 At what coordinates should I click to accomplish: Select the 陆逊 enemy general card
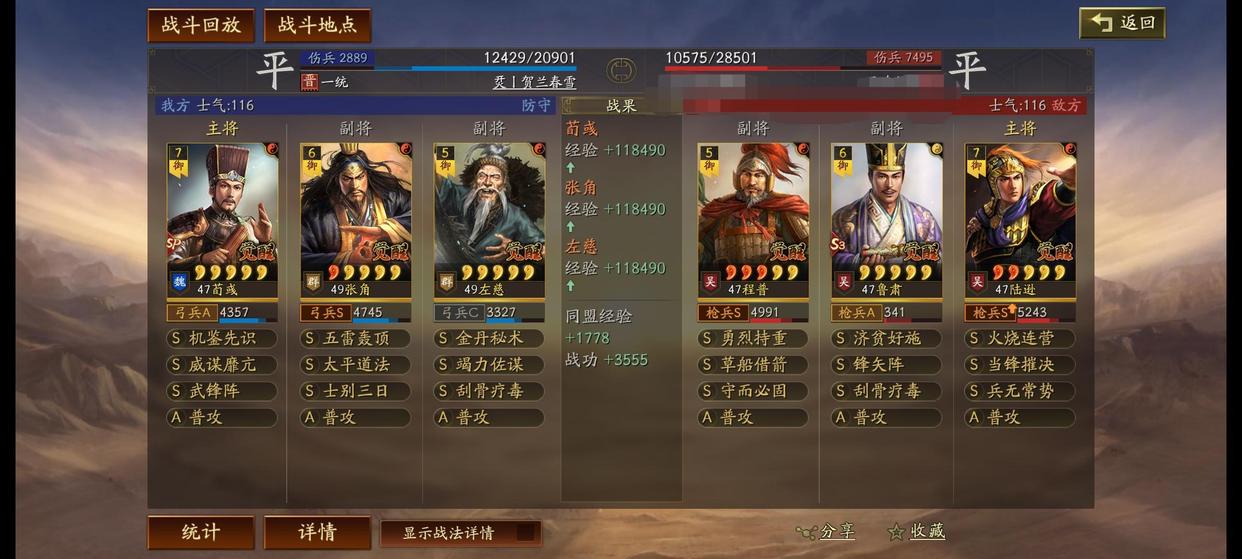[x=1020, y=219]
